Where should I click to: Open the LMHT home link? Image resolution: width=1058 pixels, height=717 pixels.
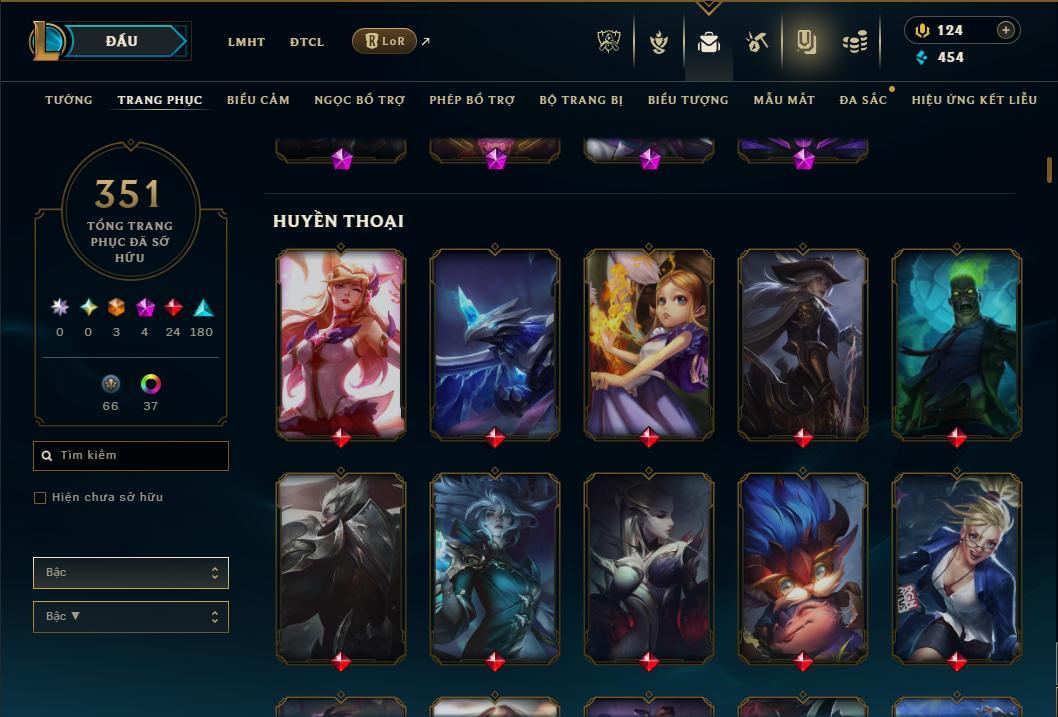pyautogui.click(x=246, y=42)
